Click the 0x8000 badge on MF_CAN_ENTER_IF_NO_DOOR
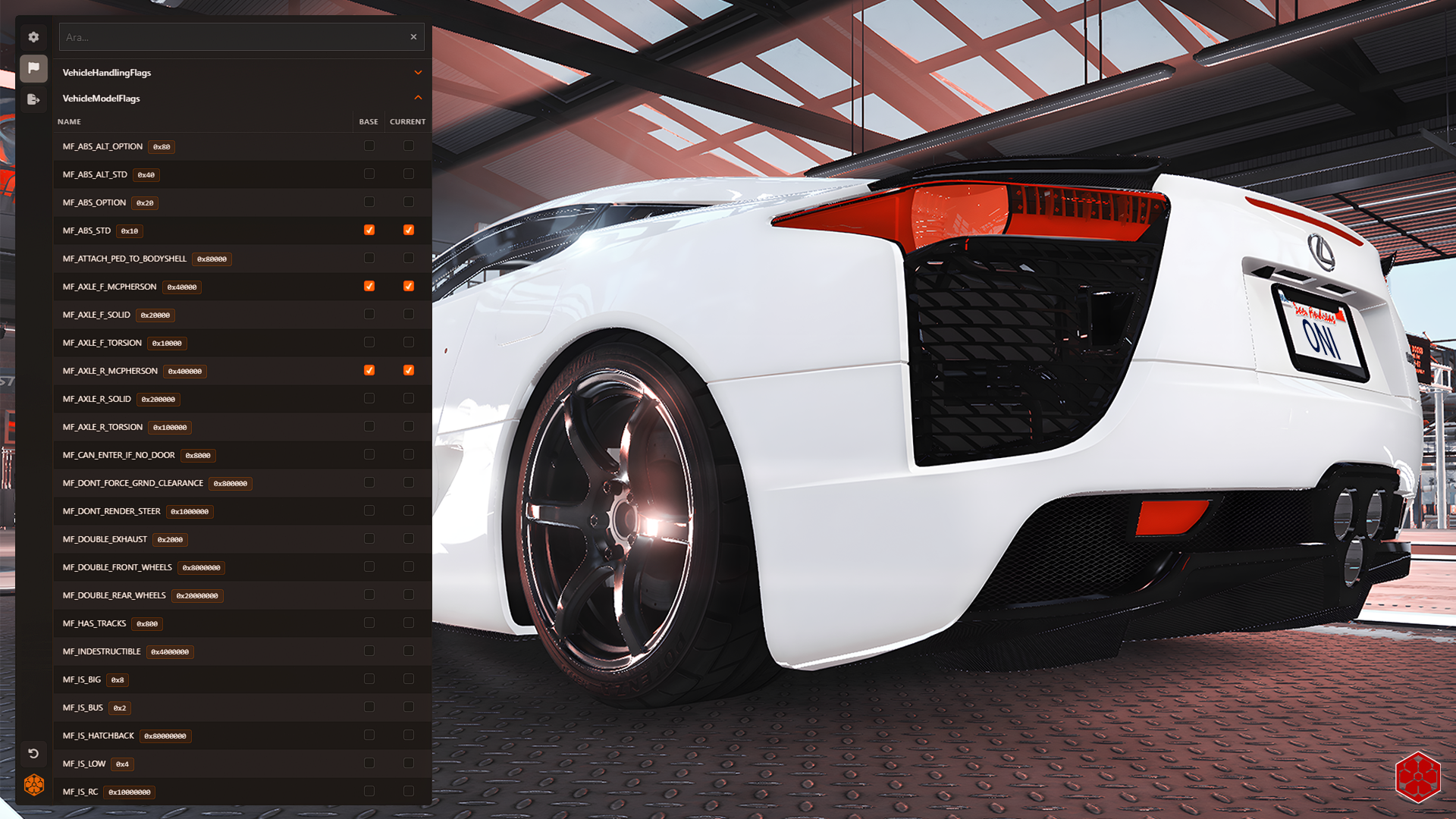 [x=199, y=455]
